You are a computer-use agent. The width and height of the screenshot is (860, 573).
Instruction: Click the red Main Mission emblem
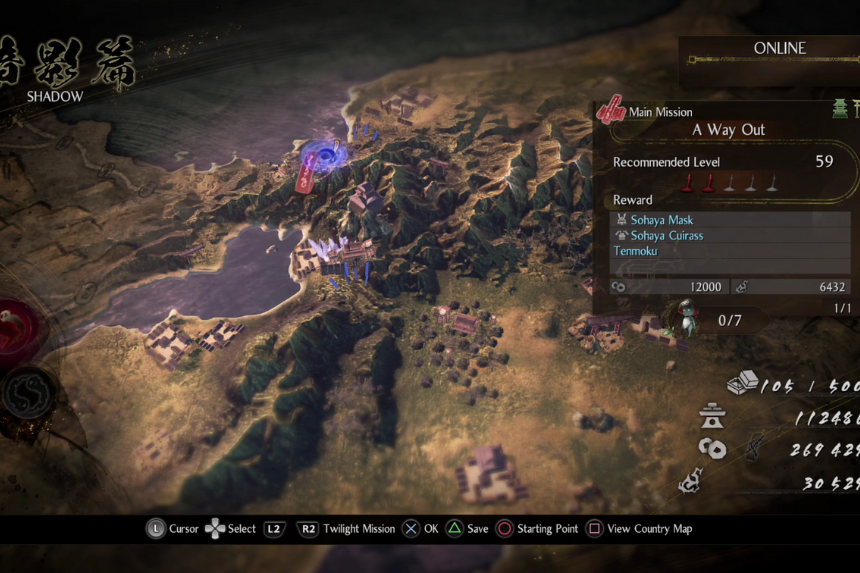[x=610, y=112]
